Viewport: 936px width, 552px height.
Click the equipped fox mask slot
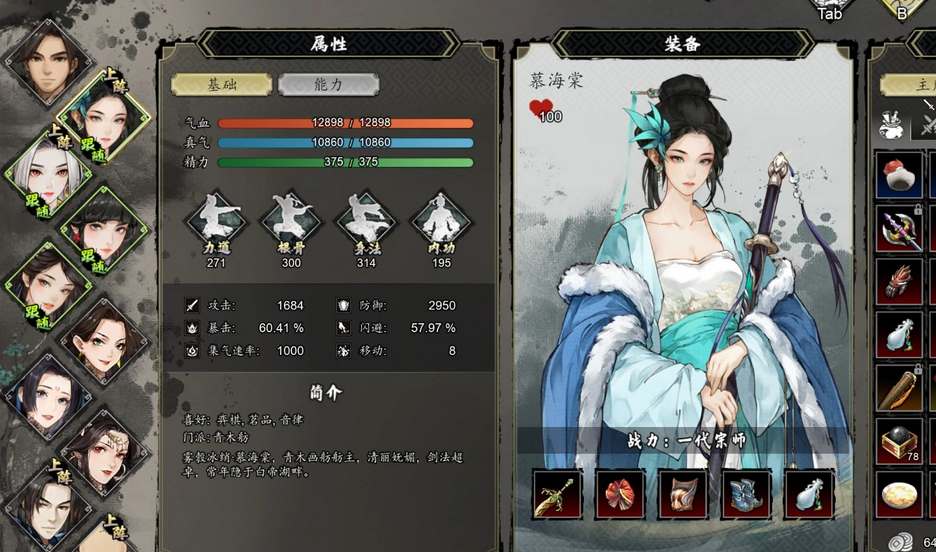pos(683,494)
